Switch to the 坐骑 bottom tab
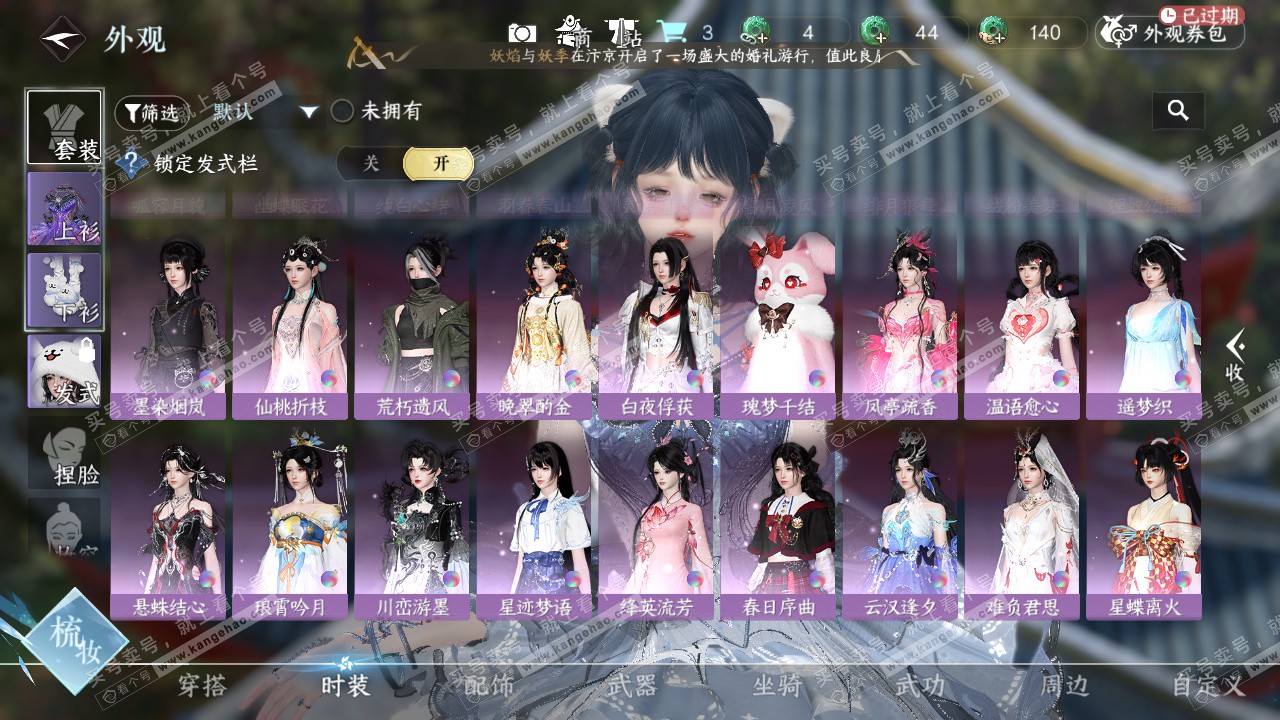Image resolution: width=1280 pixels, height=720 pixels. point(777,686)
